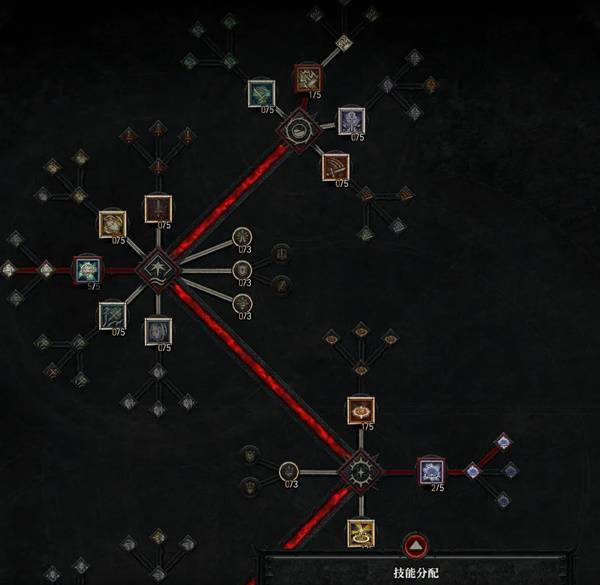600x585 pixels.
Task: Choose the dark red sword skill node
Action: [158, 208]
